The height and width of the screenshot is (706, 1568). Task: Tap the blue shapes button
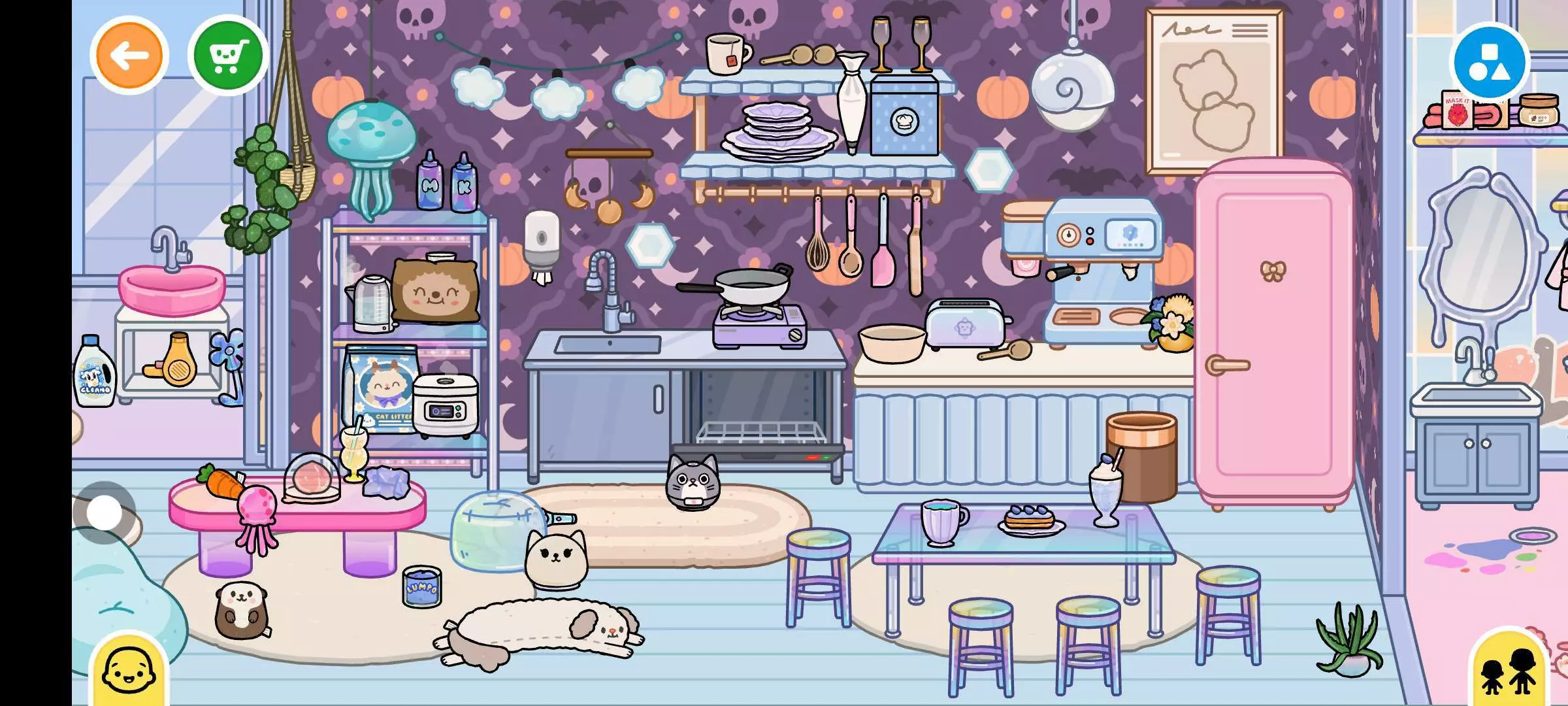tap(1490, 62)
